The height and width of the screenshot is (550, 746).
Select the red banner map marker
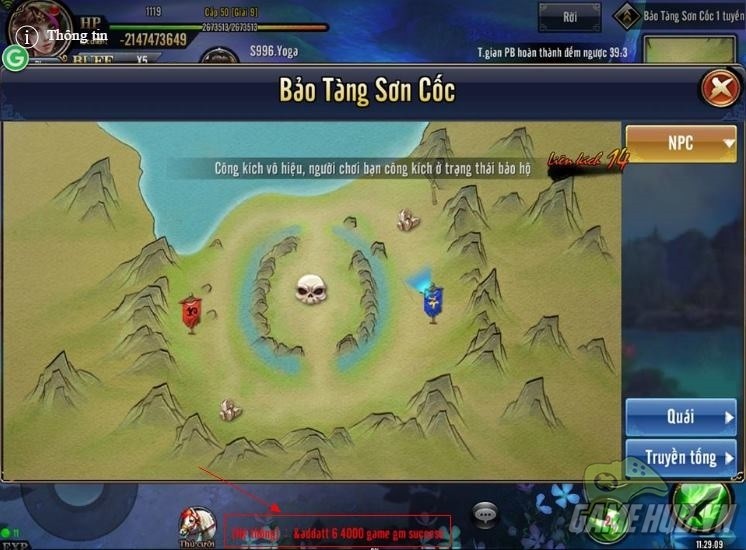190,313
